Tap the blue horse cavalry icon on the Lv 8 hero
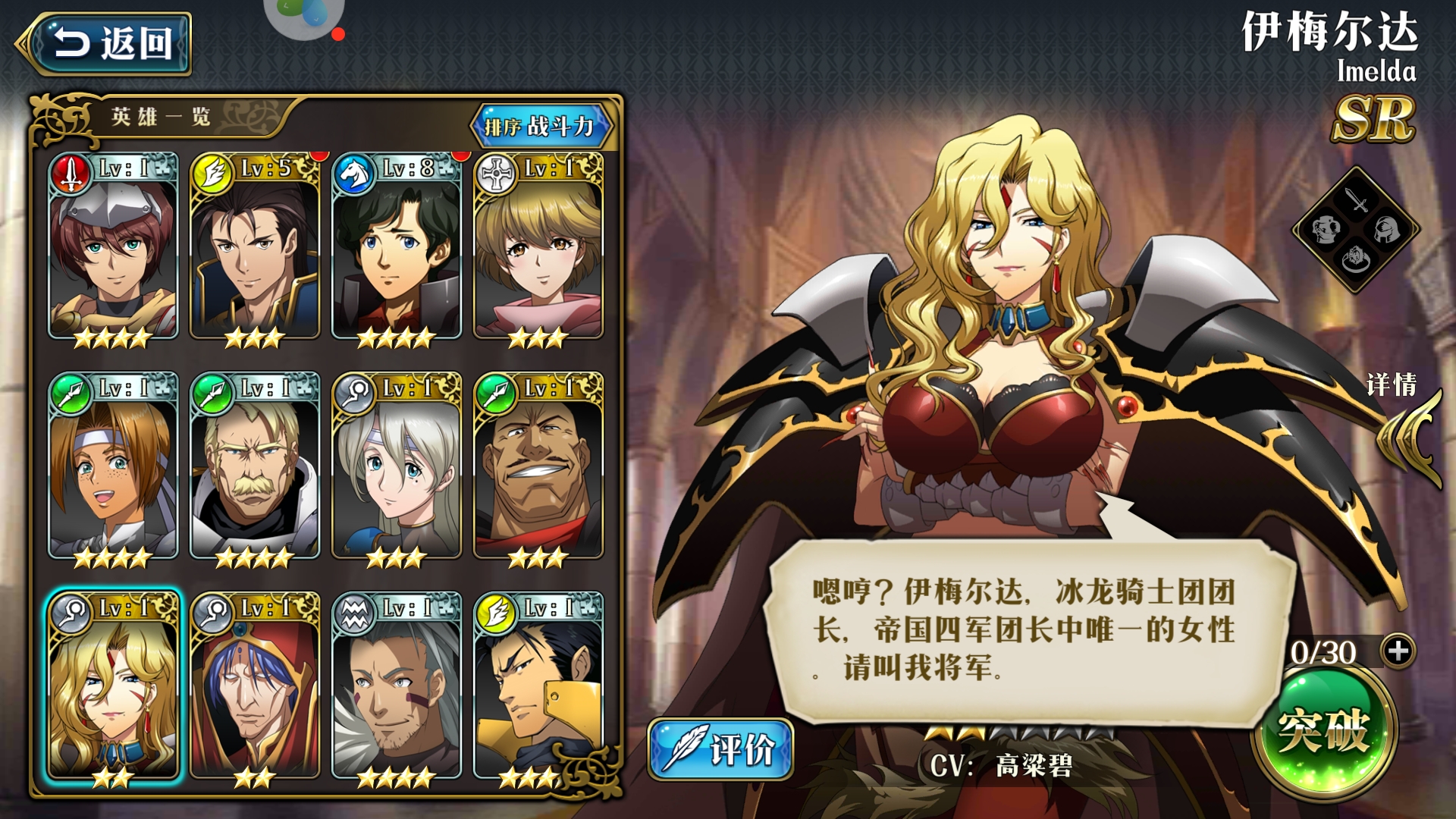The width and height of the screenshot is (1456, 819). click(x=353, y=171)
